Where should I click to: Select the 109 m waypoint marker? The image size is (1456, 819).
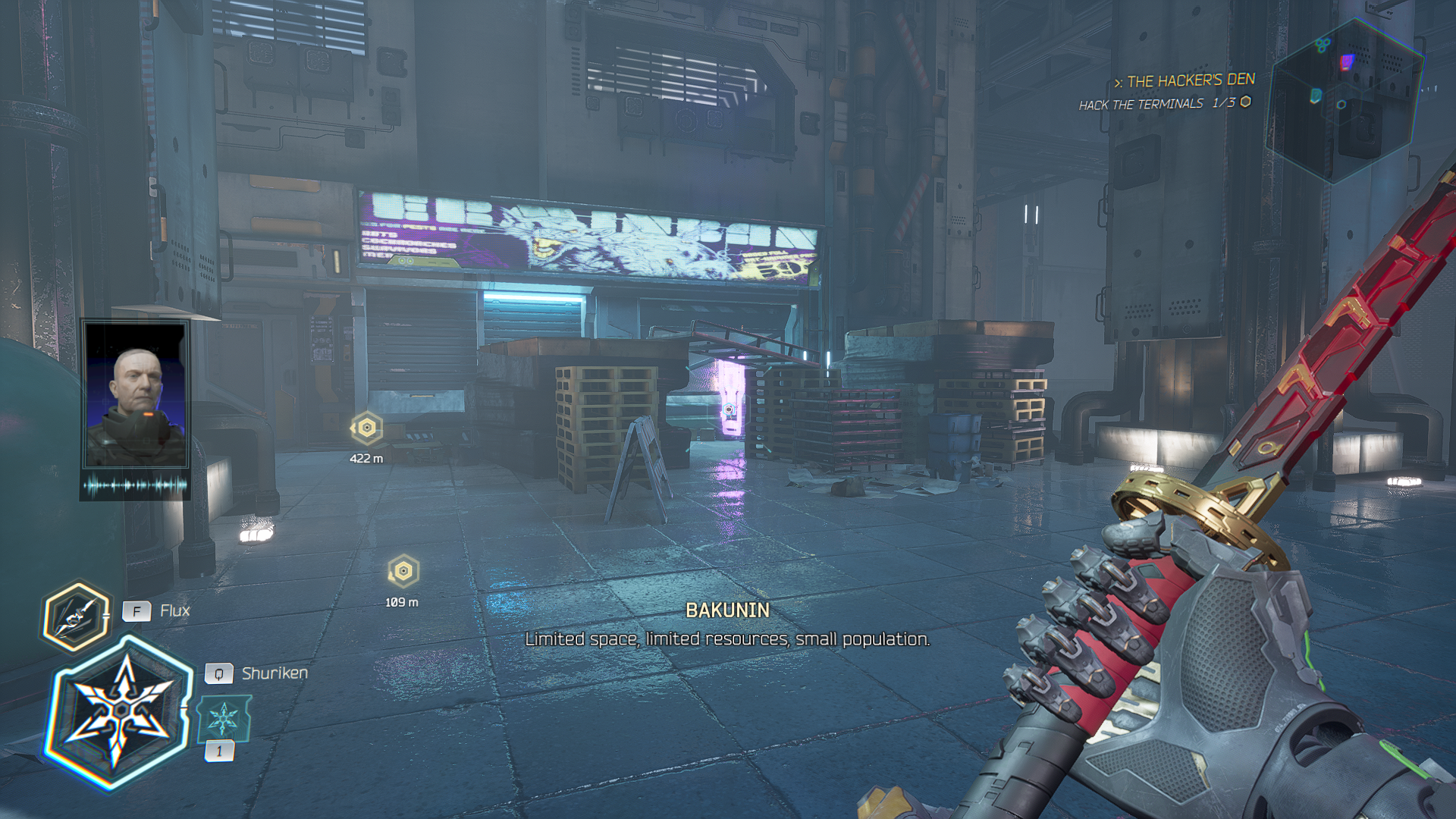point(403,571)
